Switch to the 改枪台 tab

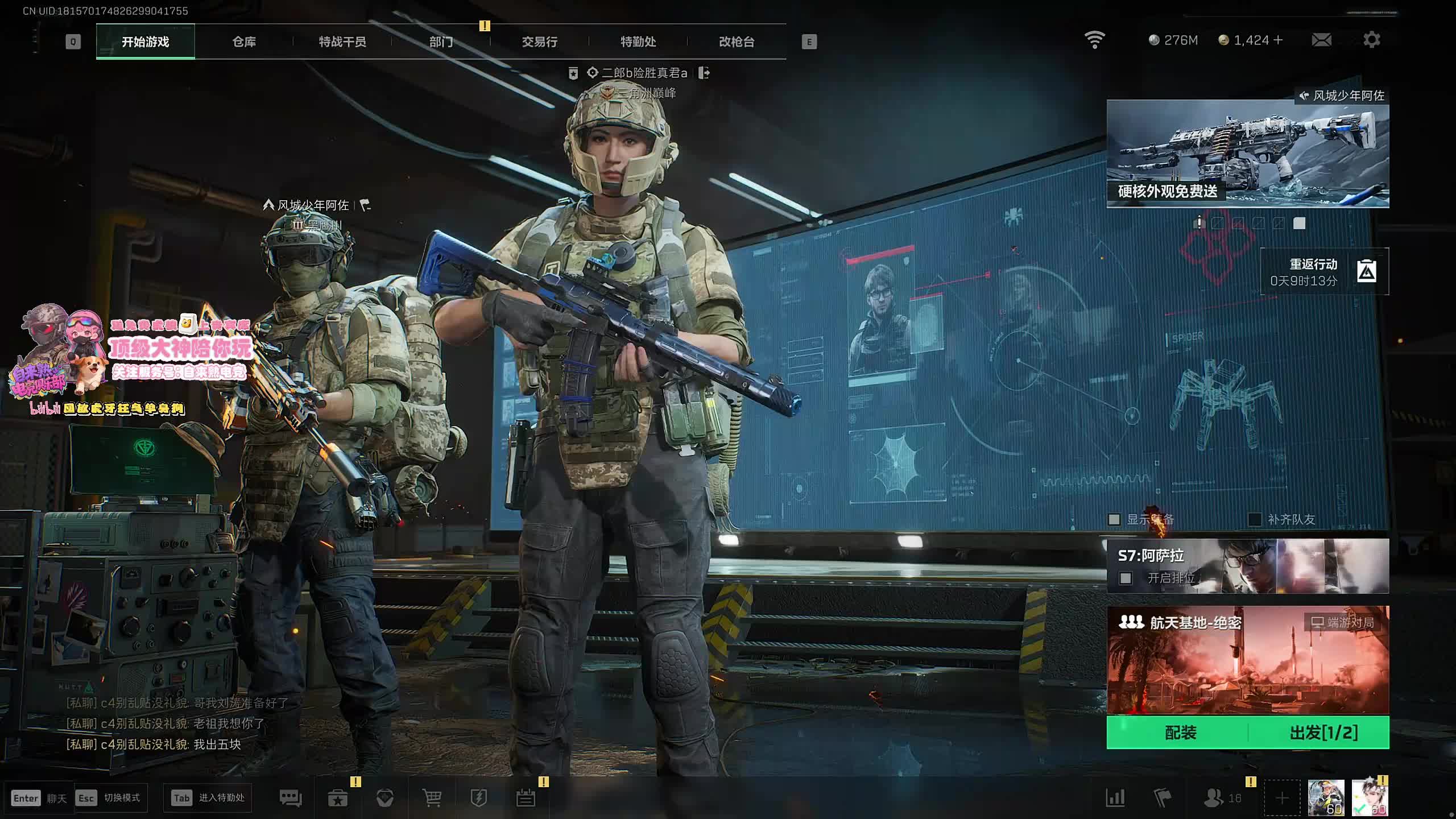pos(737,42)
